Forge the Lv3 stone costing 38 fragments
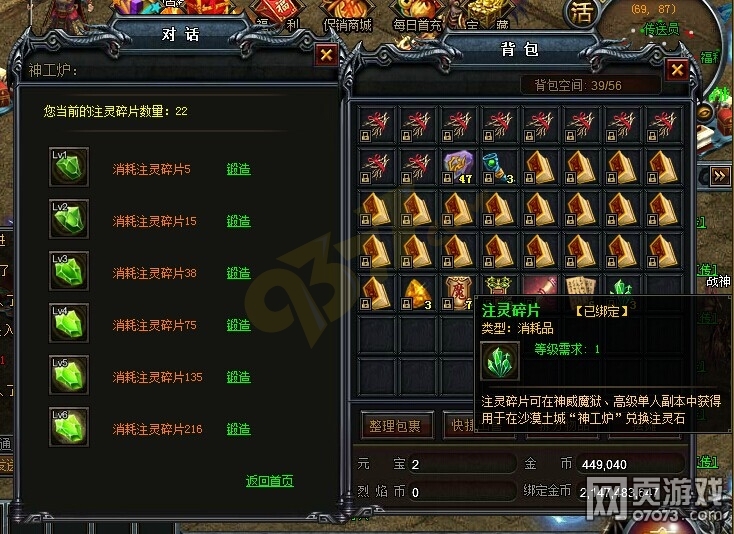Image resolution: width=734 pixels, height=534 pixels. [x=238, y=273]
